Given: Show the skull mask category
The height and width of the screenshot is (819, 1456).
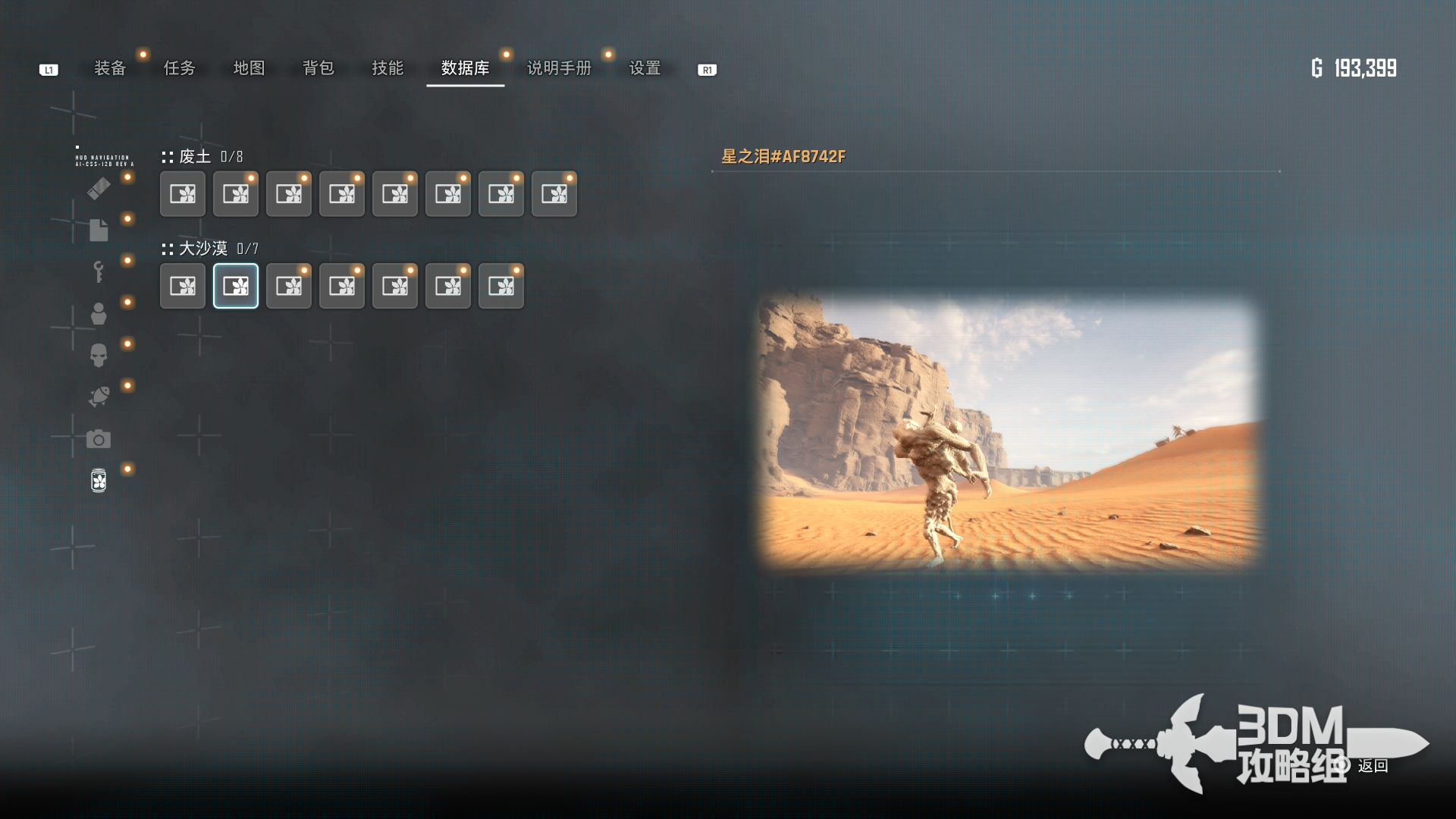Looking at the screenshot, I should click(99, 355).
